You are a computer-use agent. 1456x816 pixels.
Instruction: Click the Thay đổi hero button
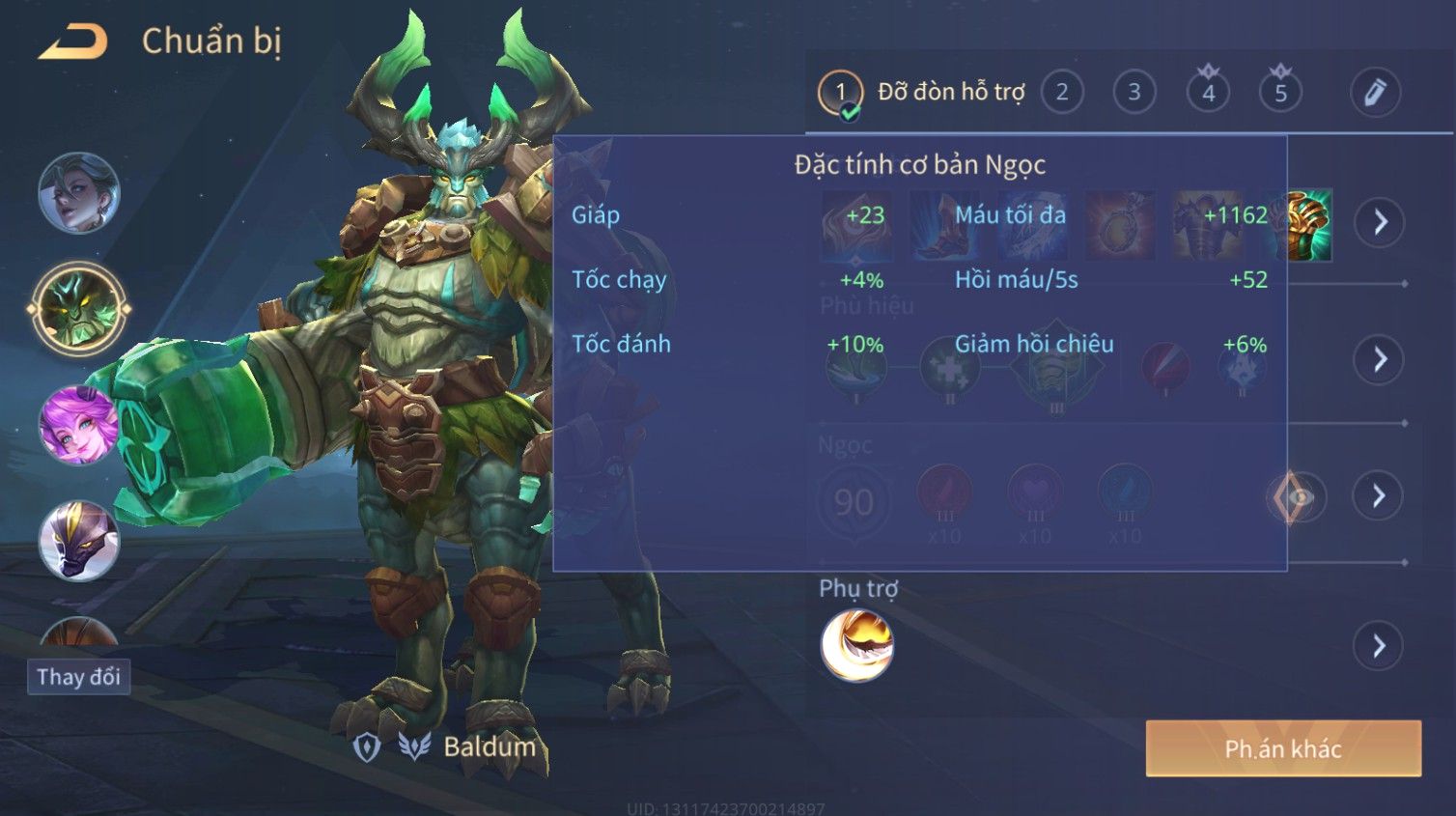[x=78, y=676]
